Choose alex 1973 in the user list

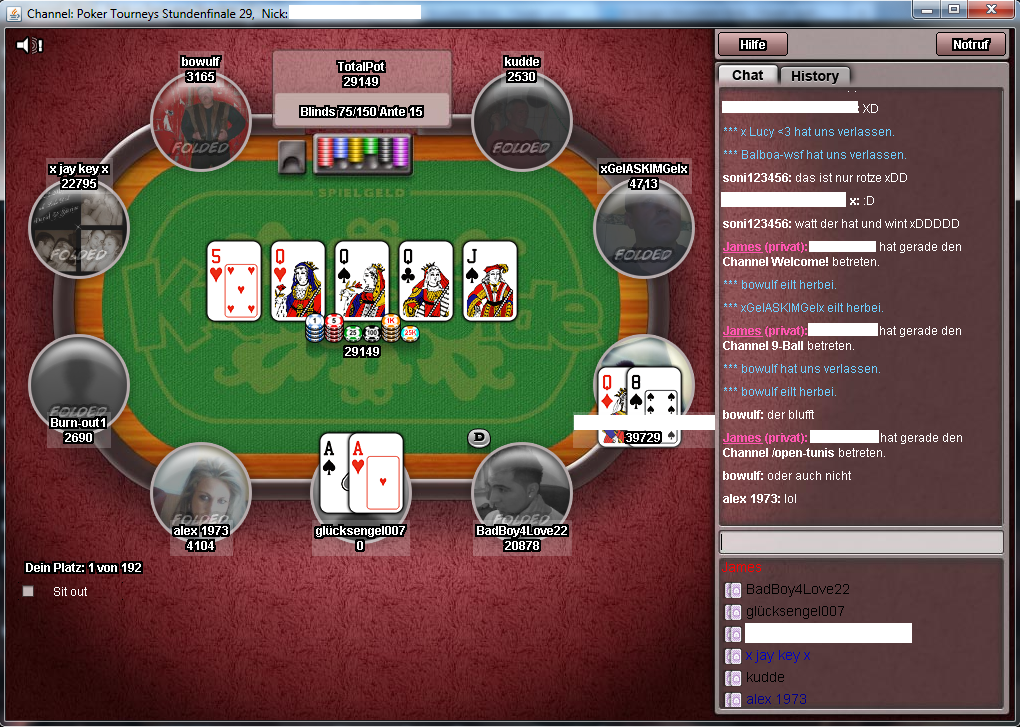775,699
